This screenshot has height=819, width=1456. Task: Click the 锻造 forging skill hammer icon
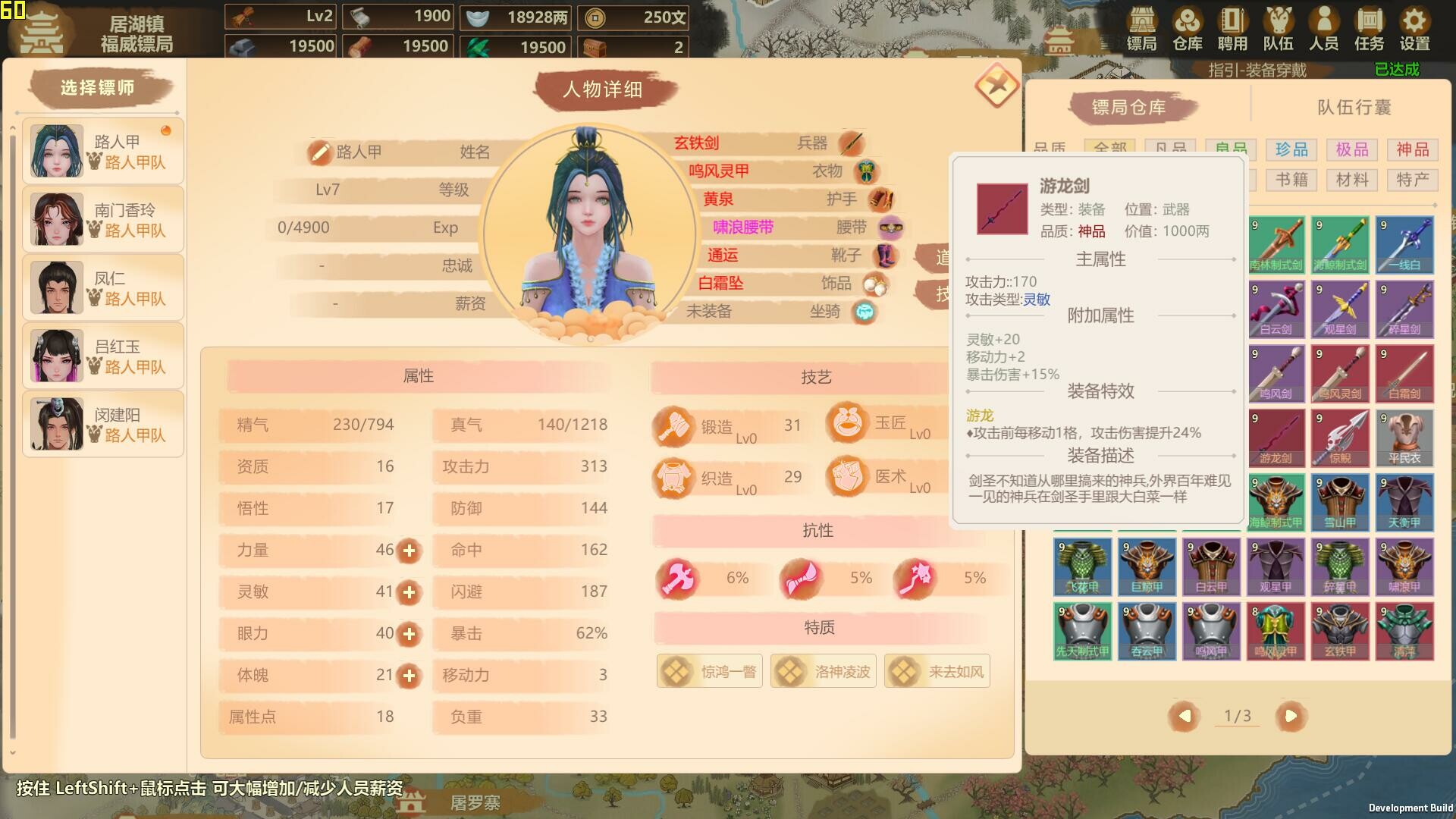pos(673,425)
